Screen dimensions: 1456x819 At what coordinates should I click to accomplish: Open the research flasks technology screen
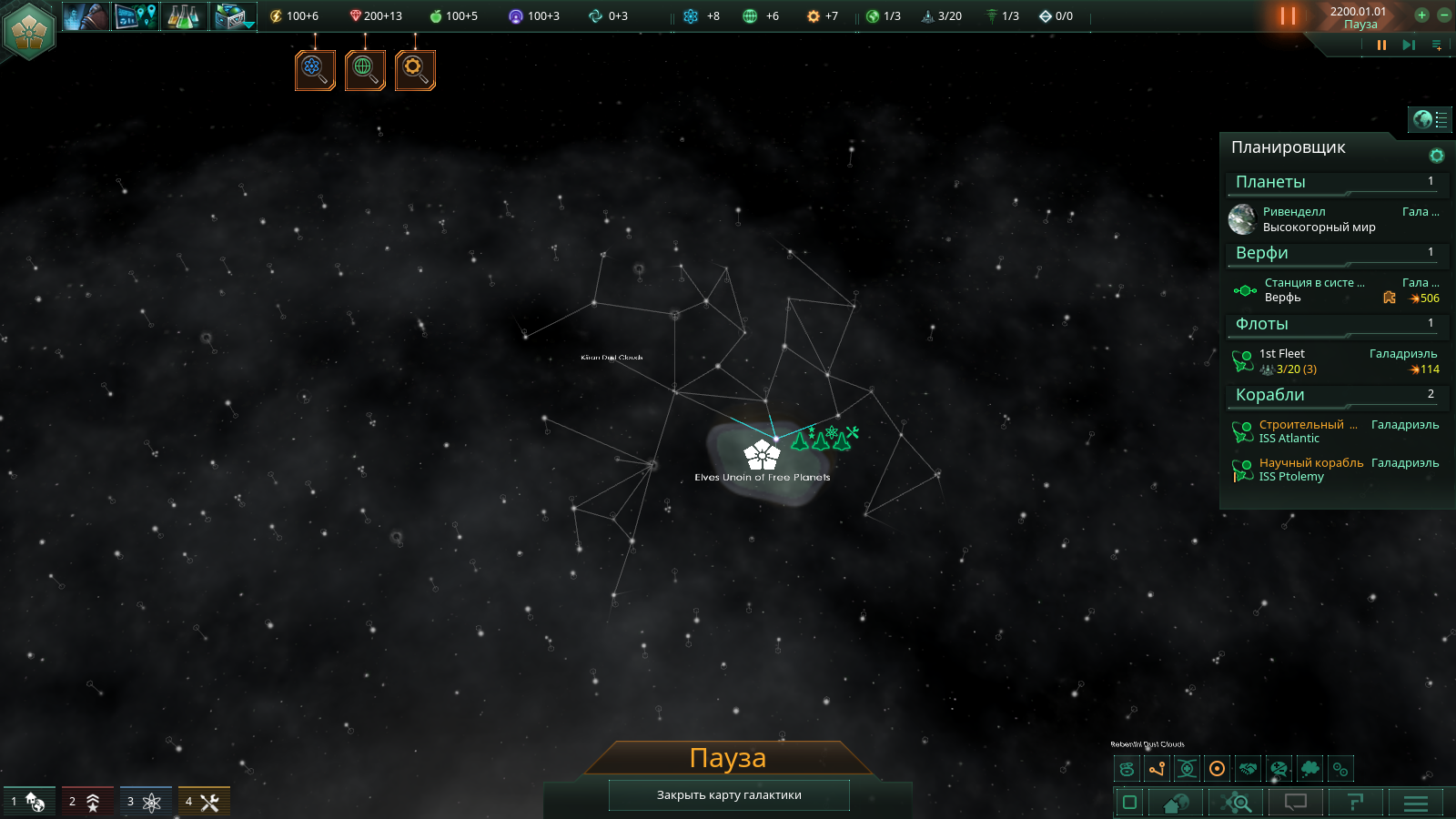tap(184, 16)
